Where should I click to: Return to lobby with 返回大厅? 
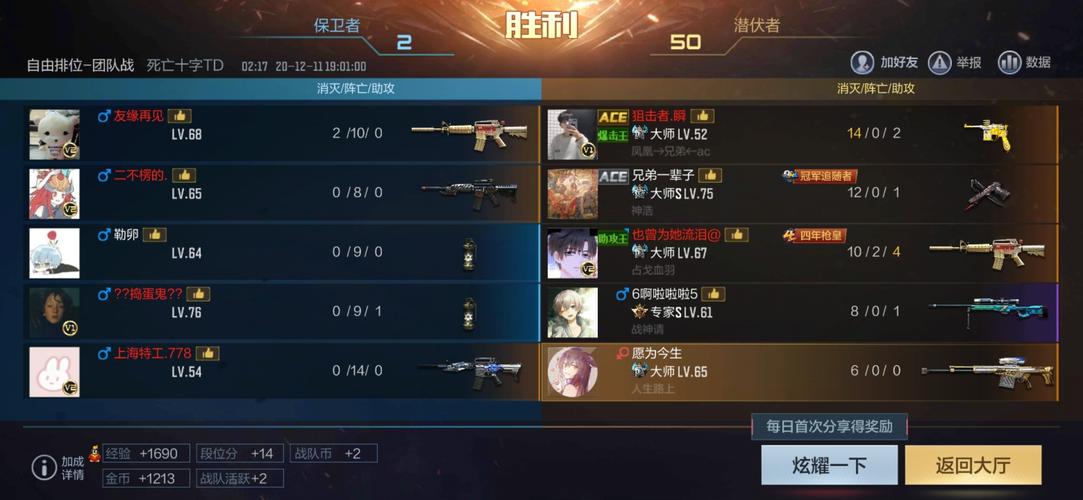[x=973, y=466]
